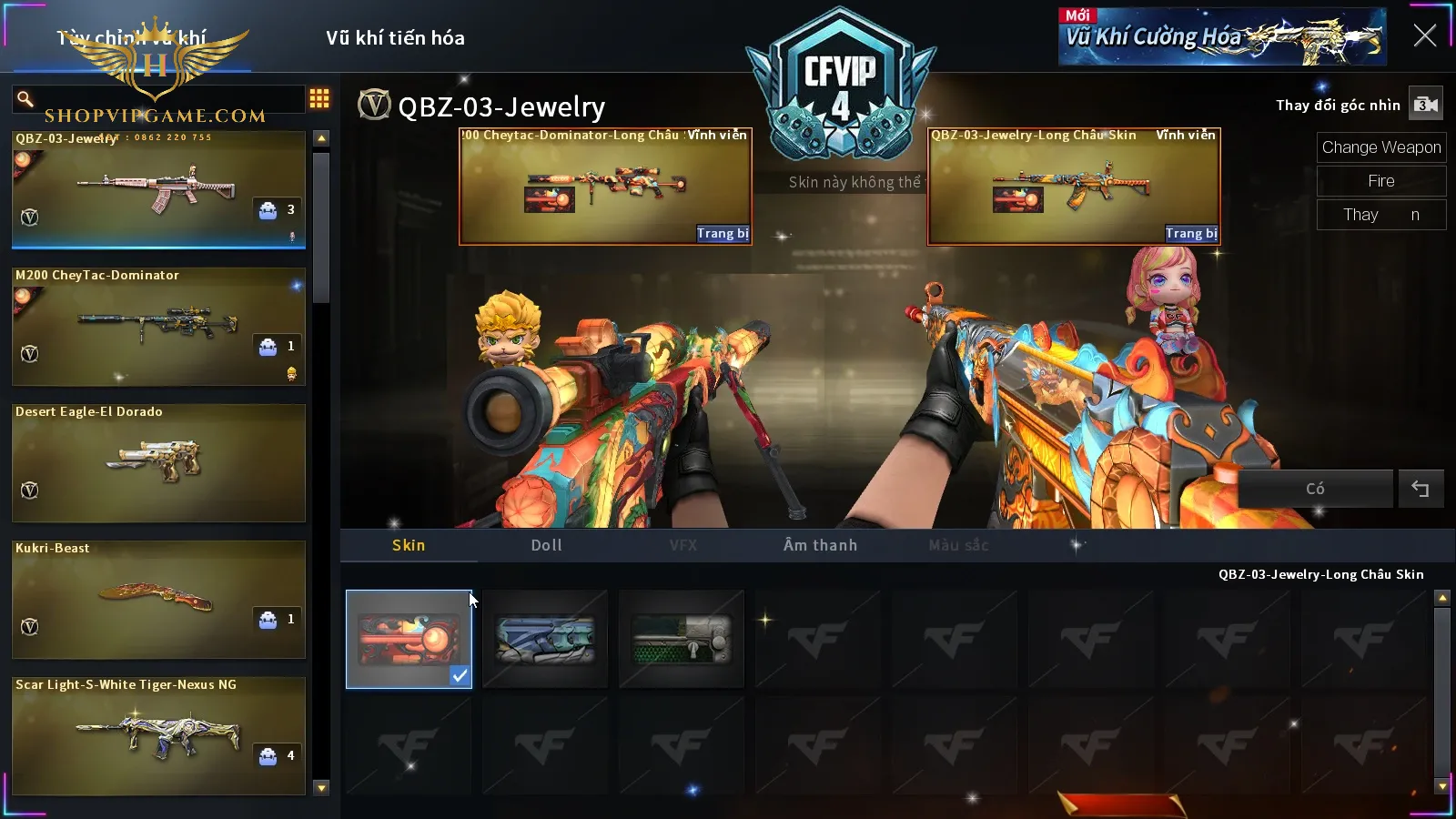The width and height of the screenshot is (1456, 819).
Task: Switch to the Doll tab
Action: [x=546, y=545]
